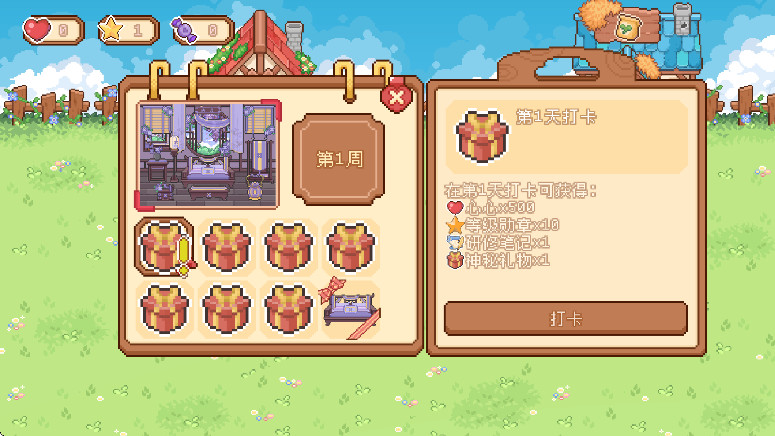Choose the ribbon-wrapped furniture reward
Image resolution: width=775 pixels, height=436 pixels.
click(349, 309)
